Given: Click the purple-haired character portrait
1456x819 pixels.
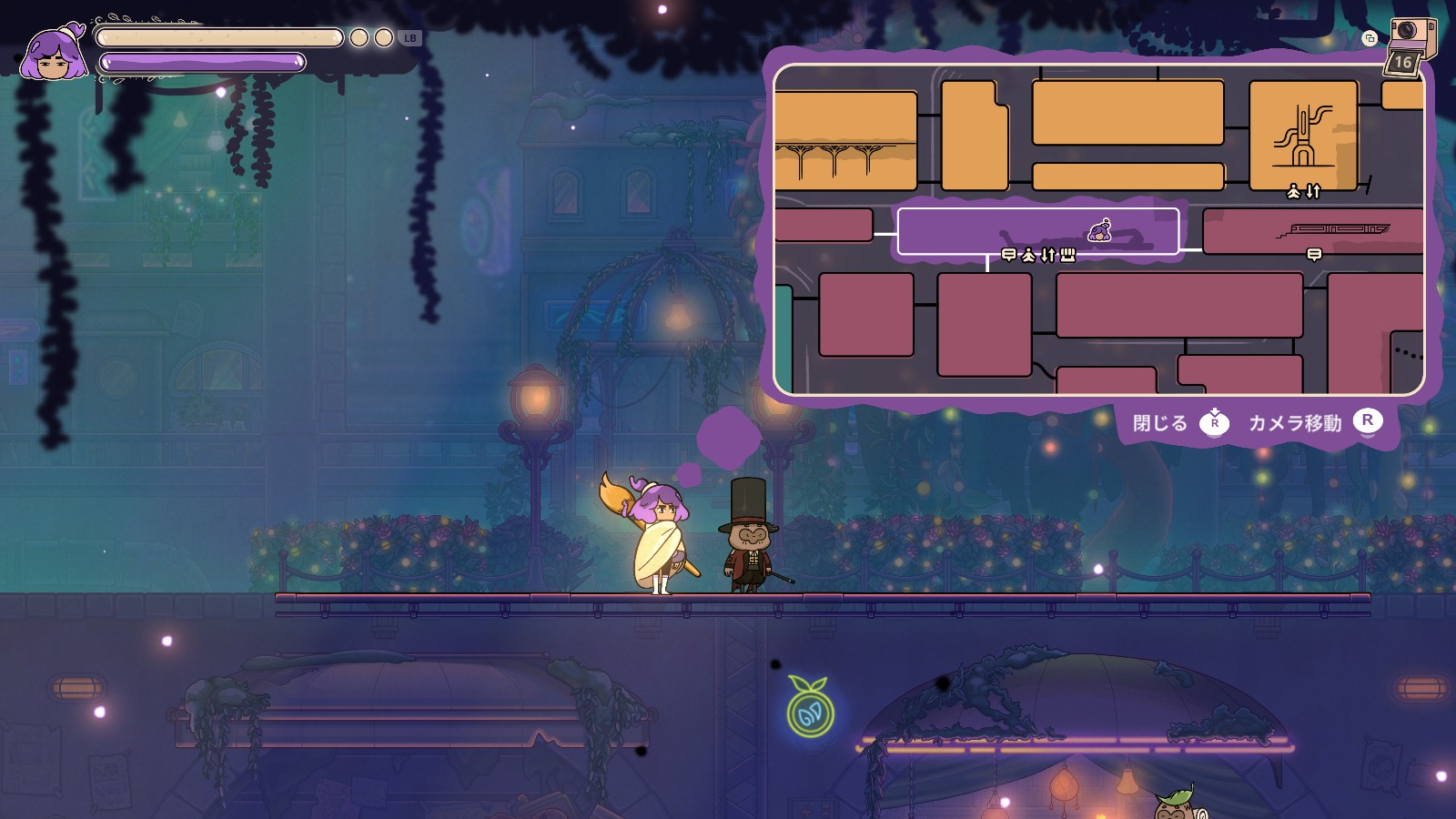Looking at the screenshot, I should (x=55, y=55).
